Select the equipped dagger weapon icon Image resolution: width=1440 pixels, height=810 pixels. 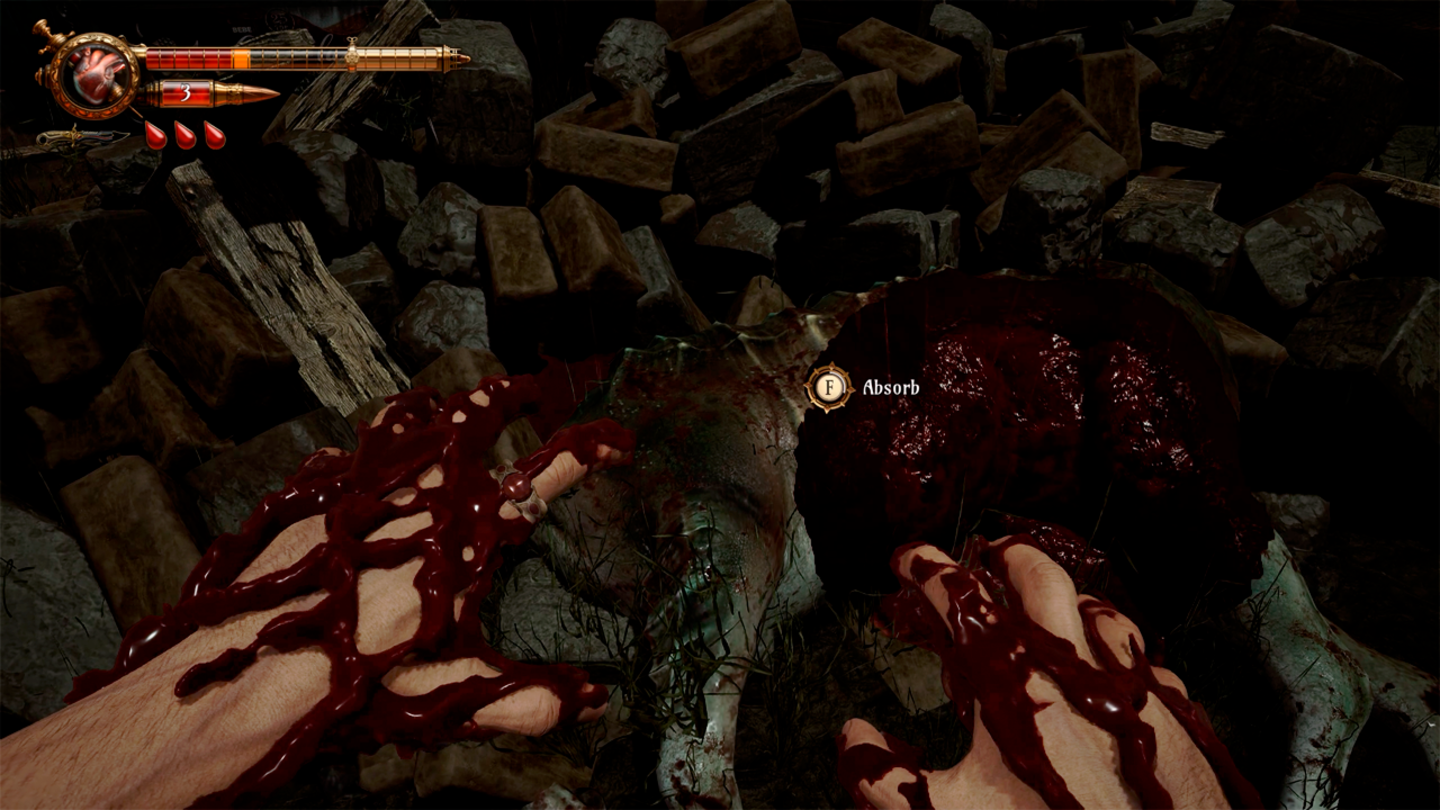pyautogui.click(x=80, y=137)
